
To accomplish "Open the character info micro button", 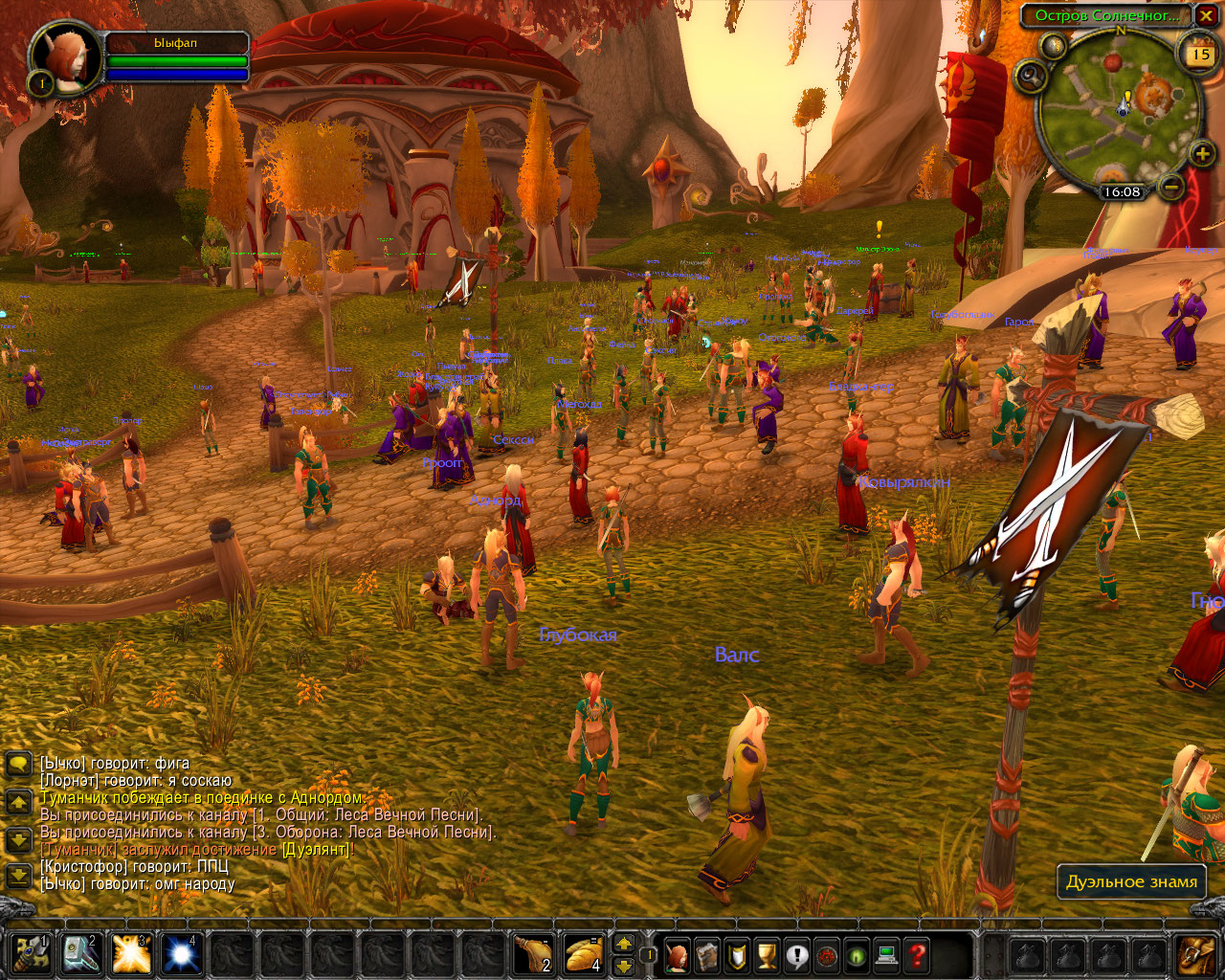I will click(678, 954).
